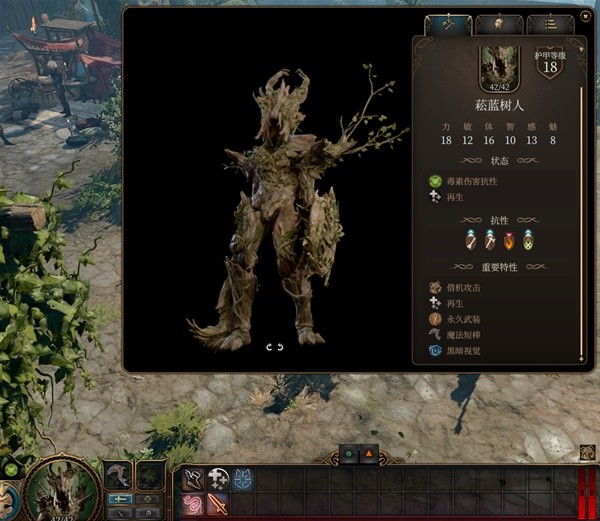Screen dimensions: 600x521
Task: Activate the white cross ability in the hotbar
Action: [x=216, y=480]
